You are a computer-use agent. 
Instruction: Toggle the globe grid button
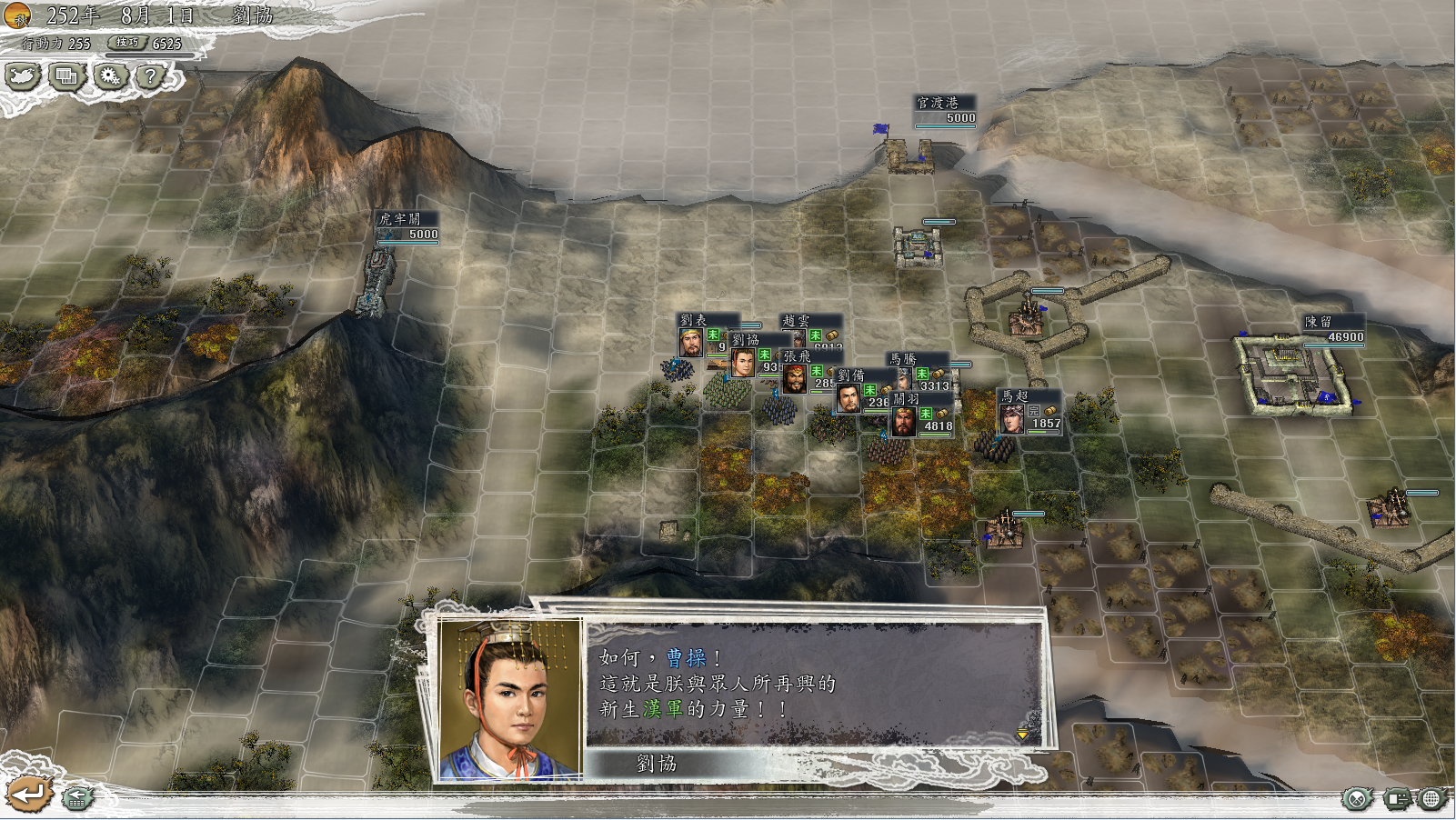point(1431,799)
